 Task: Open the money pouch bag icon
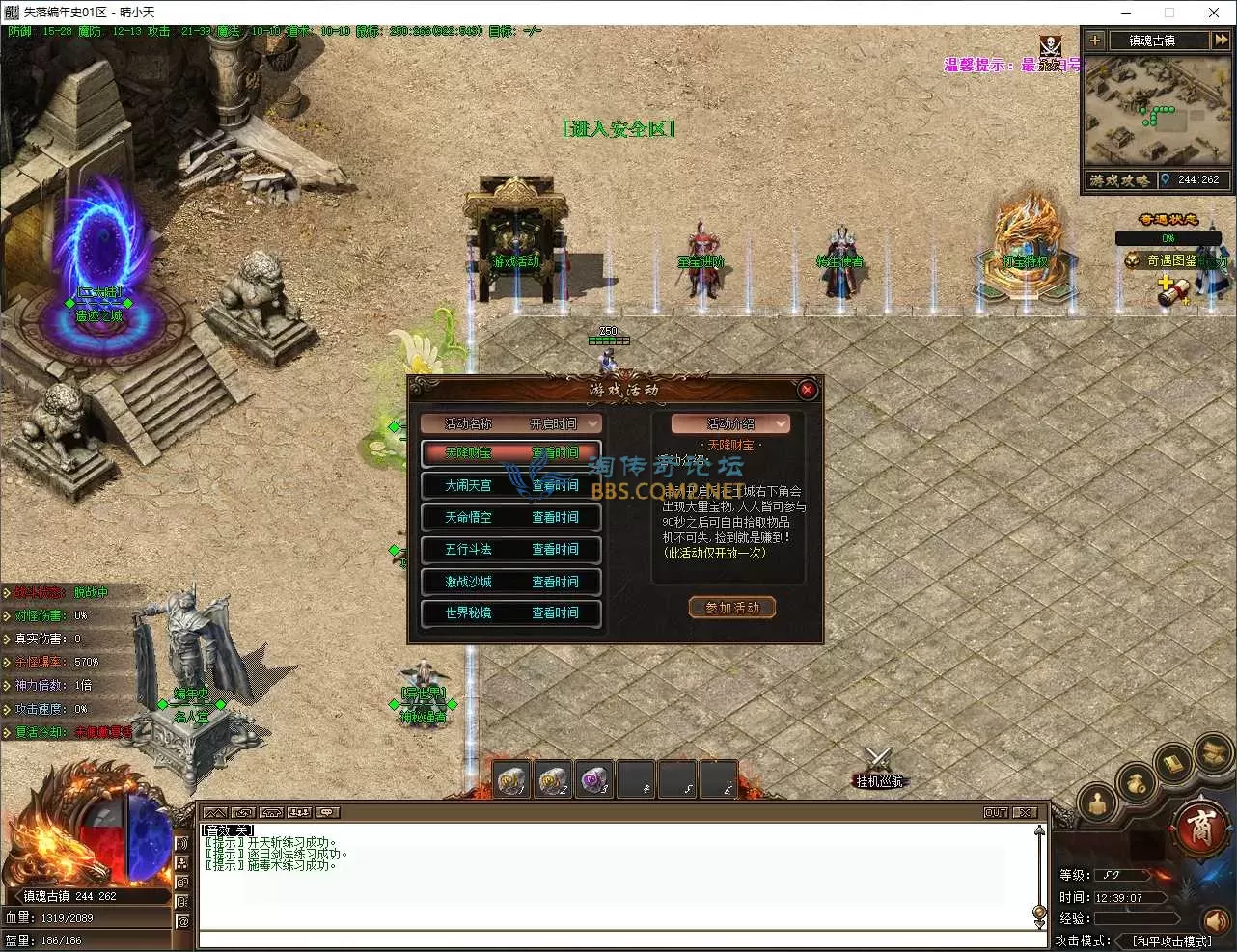coord(1138,782)
